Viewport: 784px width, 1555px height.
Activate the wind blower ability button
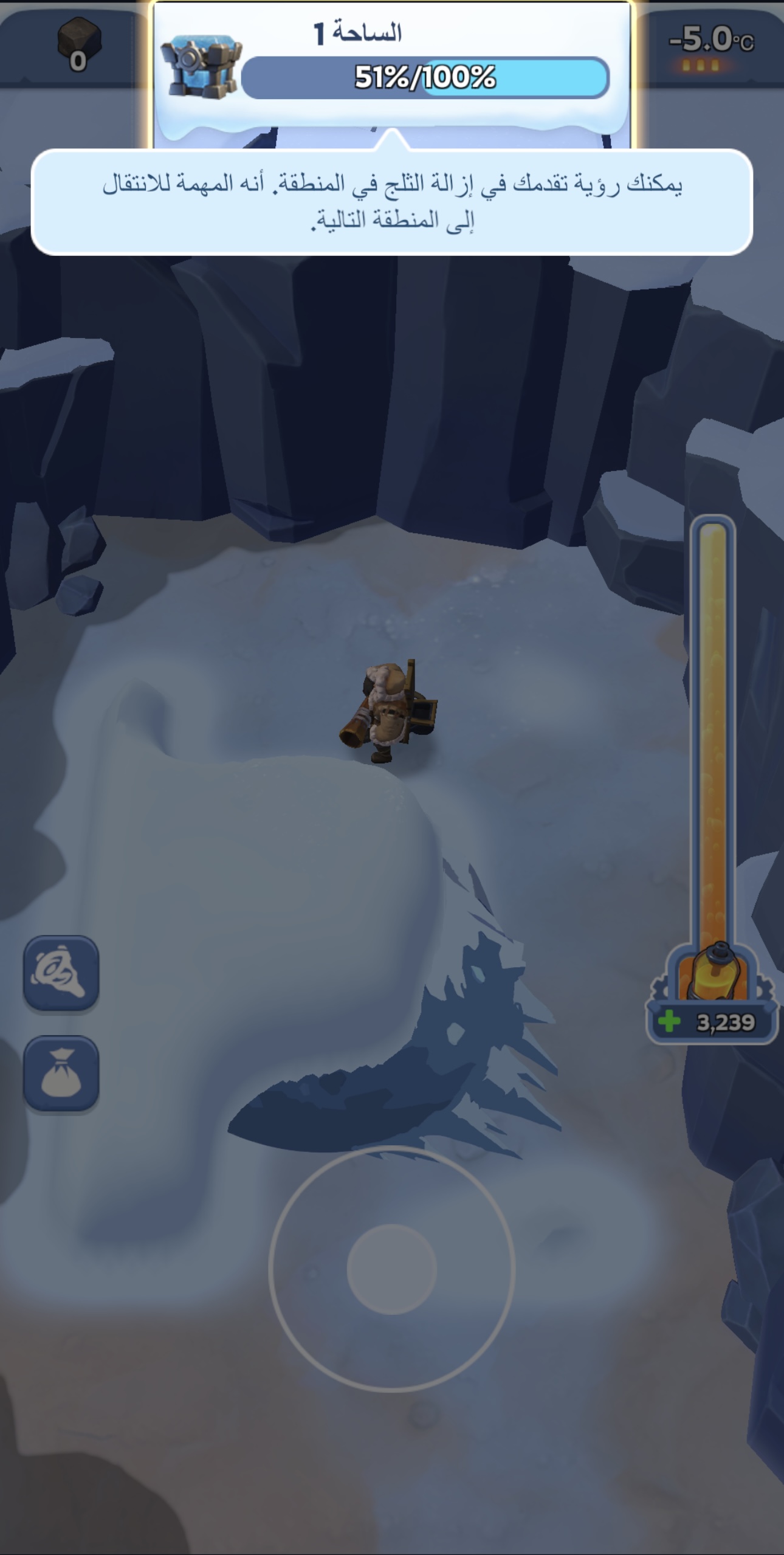61,973
